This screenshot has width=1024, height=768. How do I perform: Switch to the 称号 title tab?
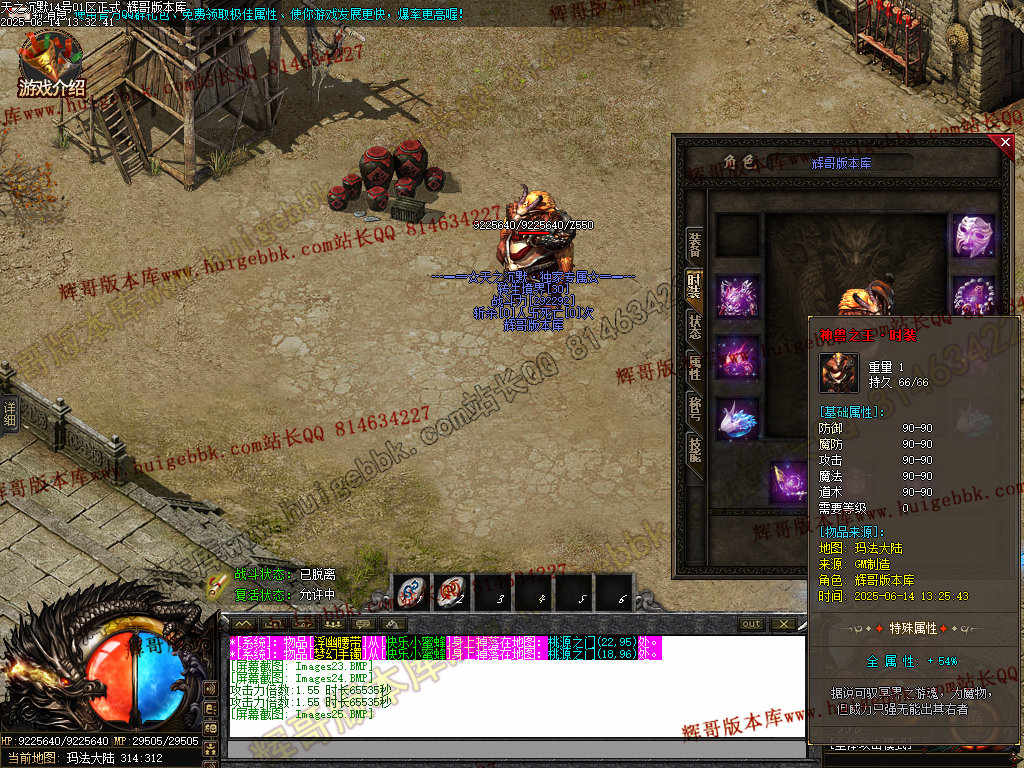[x=694, y=407]
